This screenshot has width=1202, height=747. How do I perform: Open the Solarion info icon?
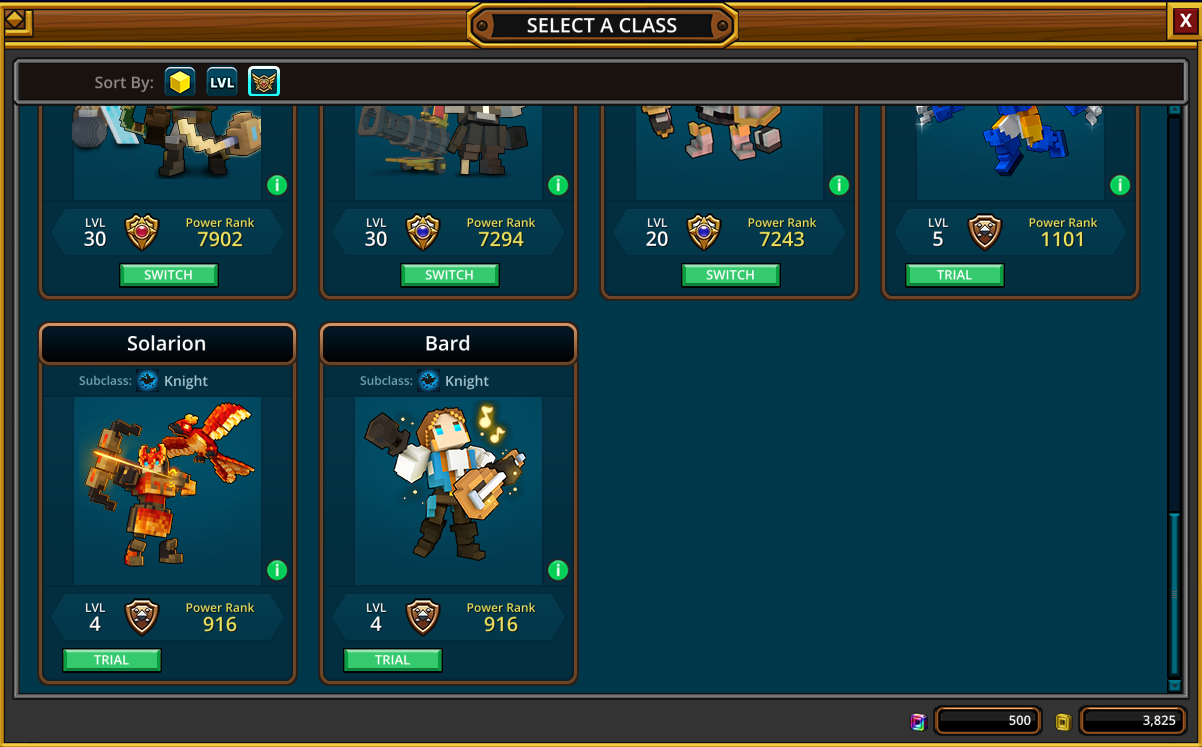click(x=277, y=570)
